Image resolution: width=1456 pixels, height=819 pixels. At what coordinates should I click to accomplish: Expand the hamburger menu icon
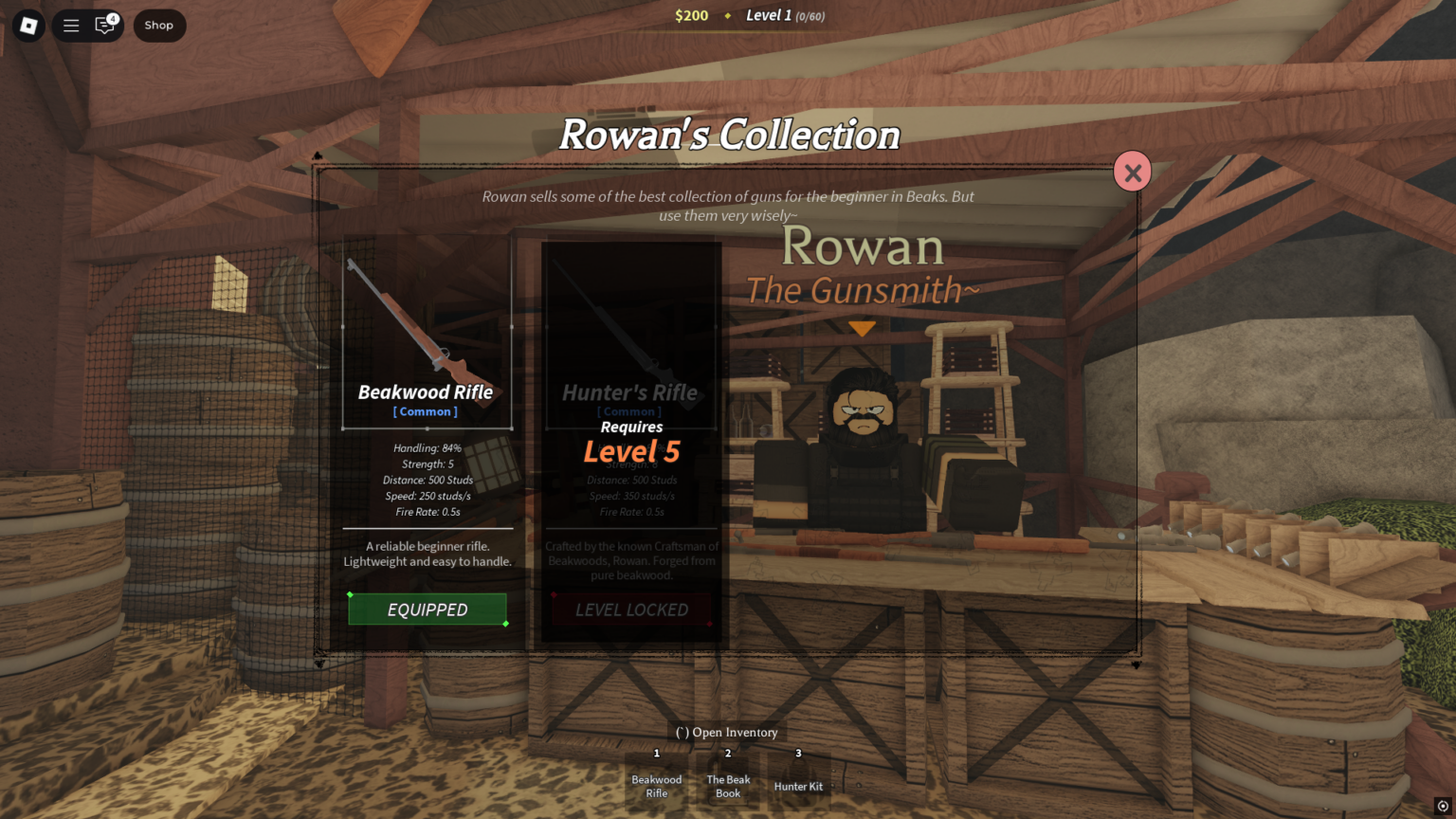coord(71,26)
